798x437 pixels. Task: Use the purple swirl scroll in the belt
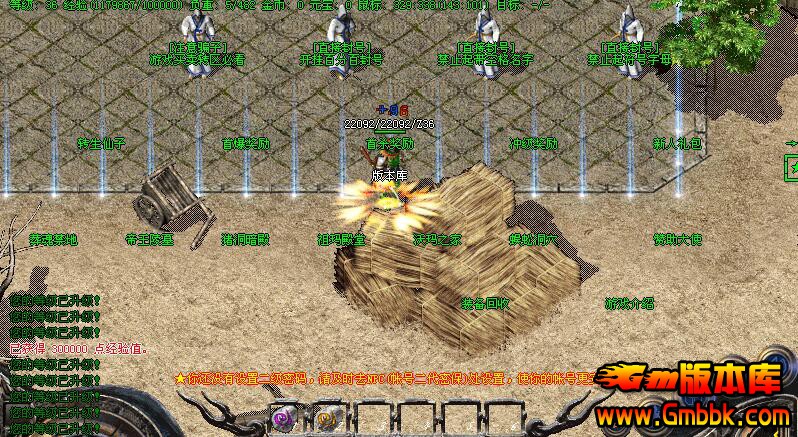(x=283, y=420)
